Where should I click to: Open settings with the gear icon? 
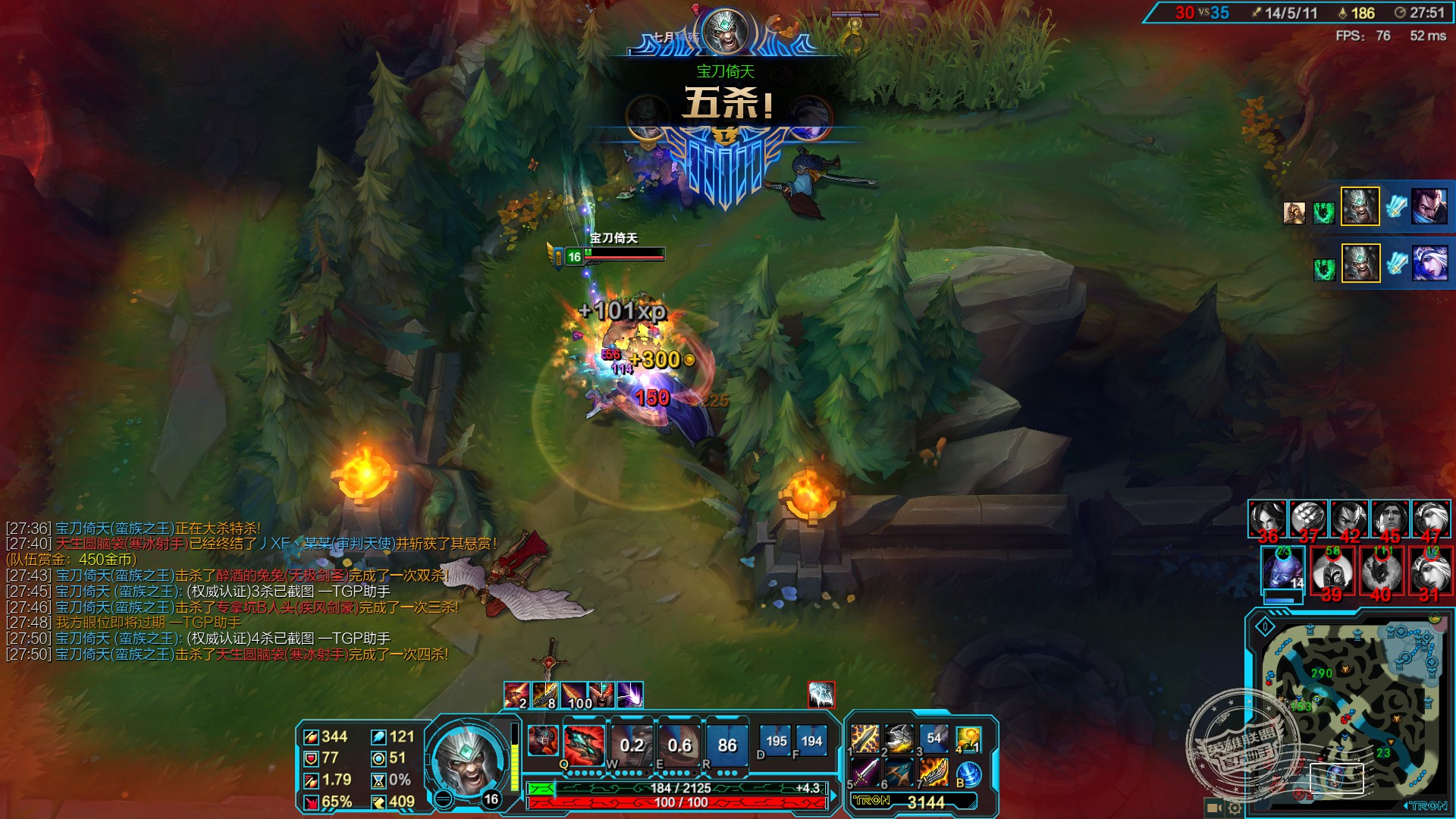[1235, 808]
